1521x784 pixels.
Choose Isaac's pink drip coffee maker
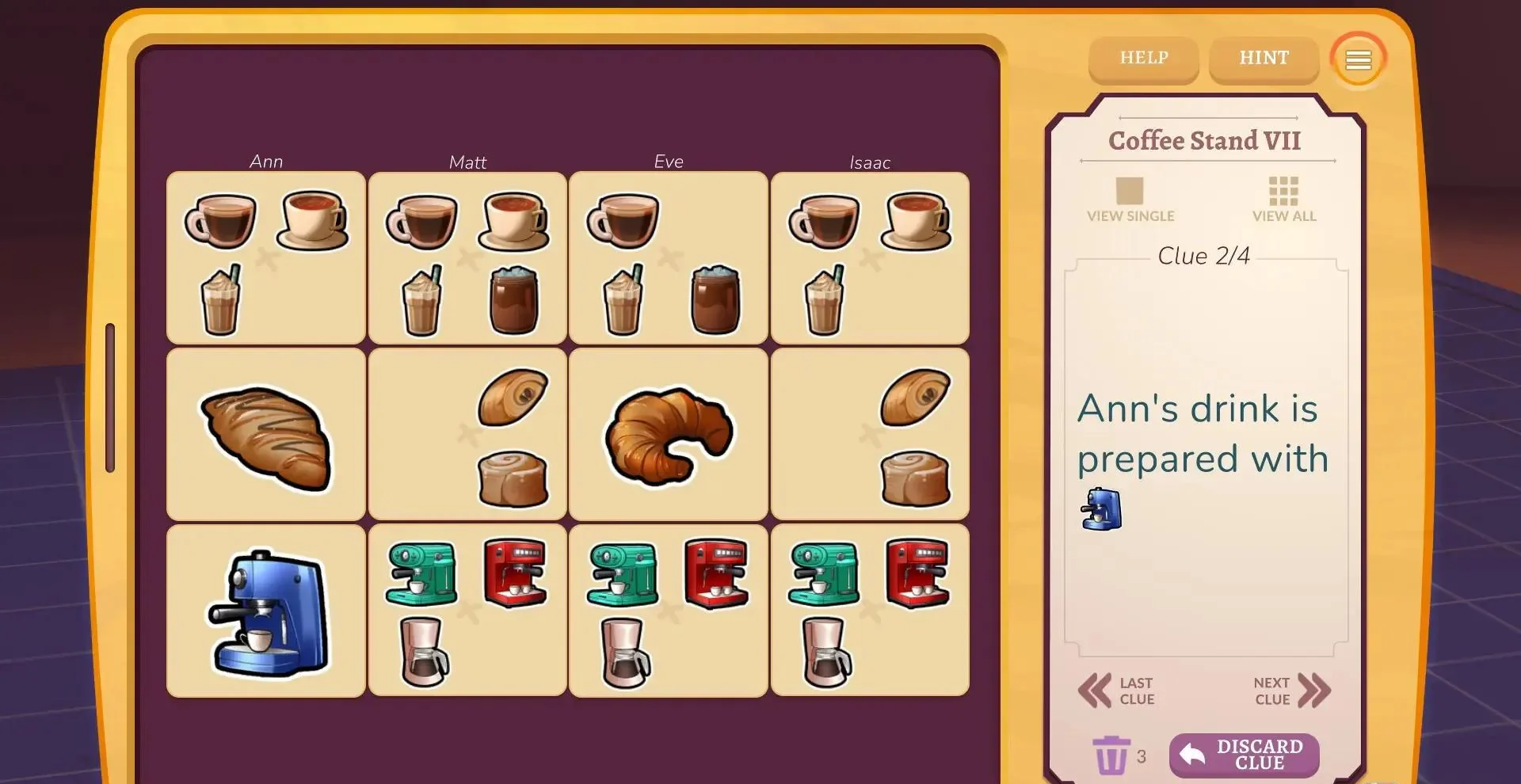pos(826,652)
